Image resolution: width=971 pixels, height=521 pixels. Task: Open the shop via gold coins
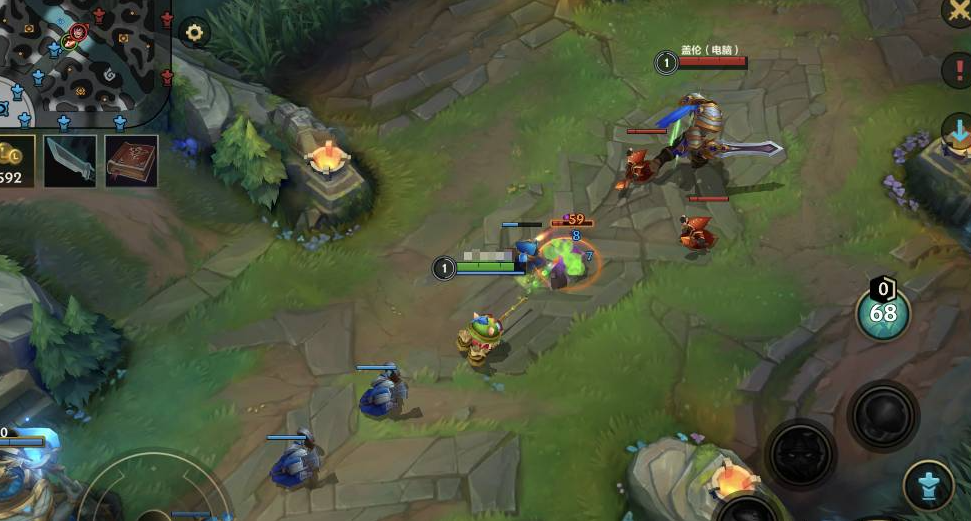tap(14, 160)
